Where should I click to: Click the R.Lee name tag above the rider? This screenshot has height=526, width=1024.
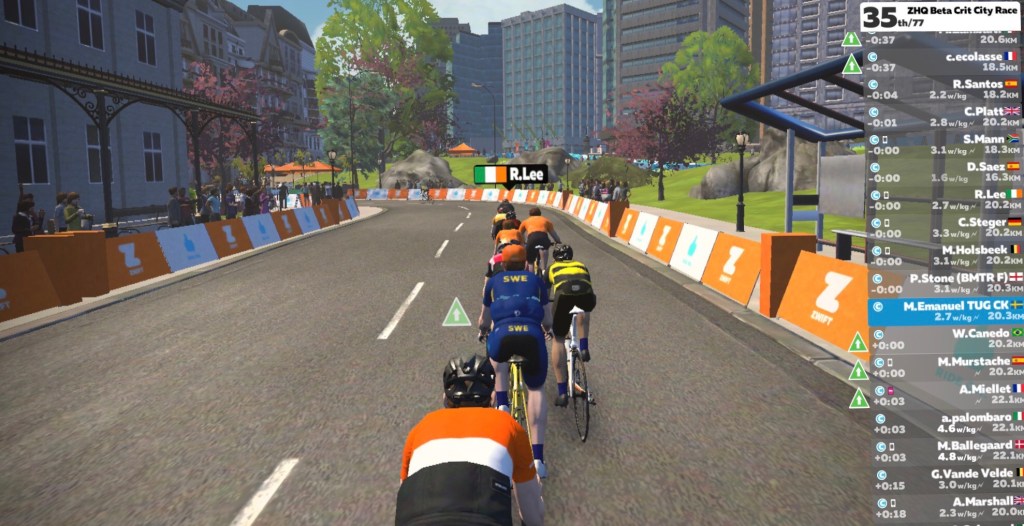[x=510, y=175]
